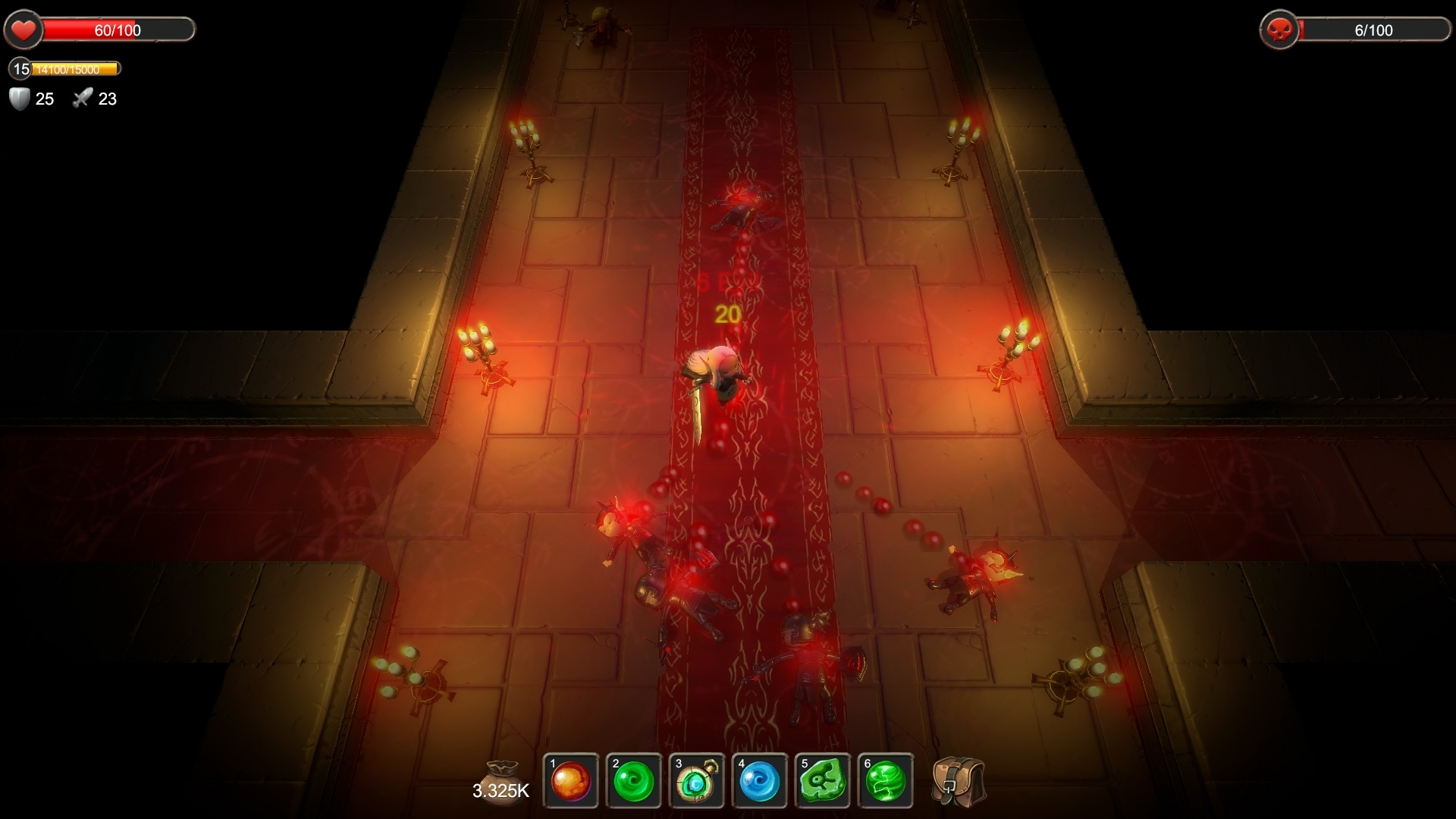Click the level 15 badge
The height and width of the screenshot is (819, 1456).
19,68
